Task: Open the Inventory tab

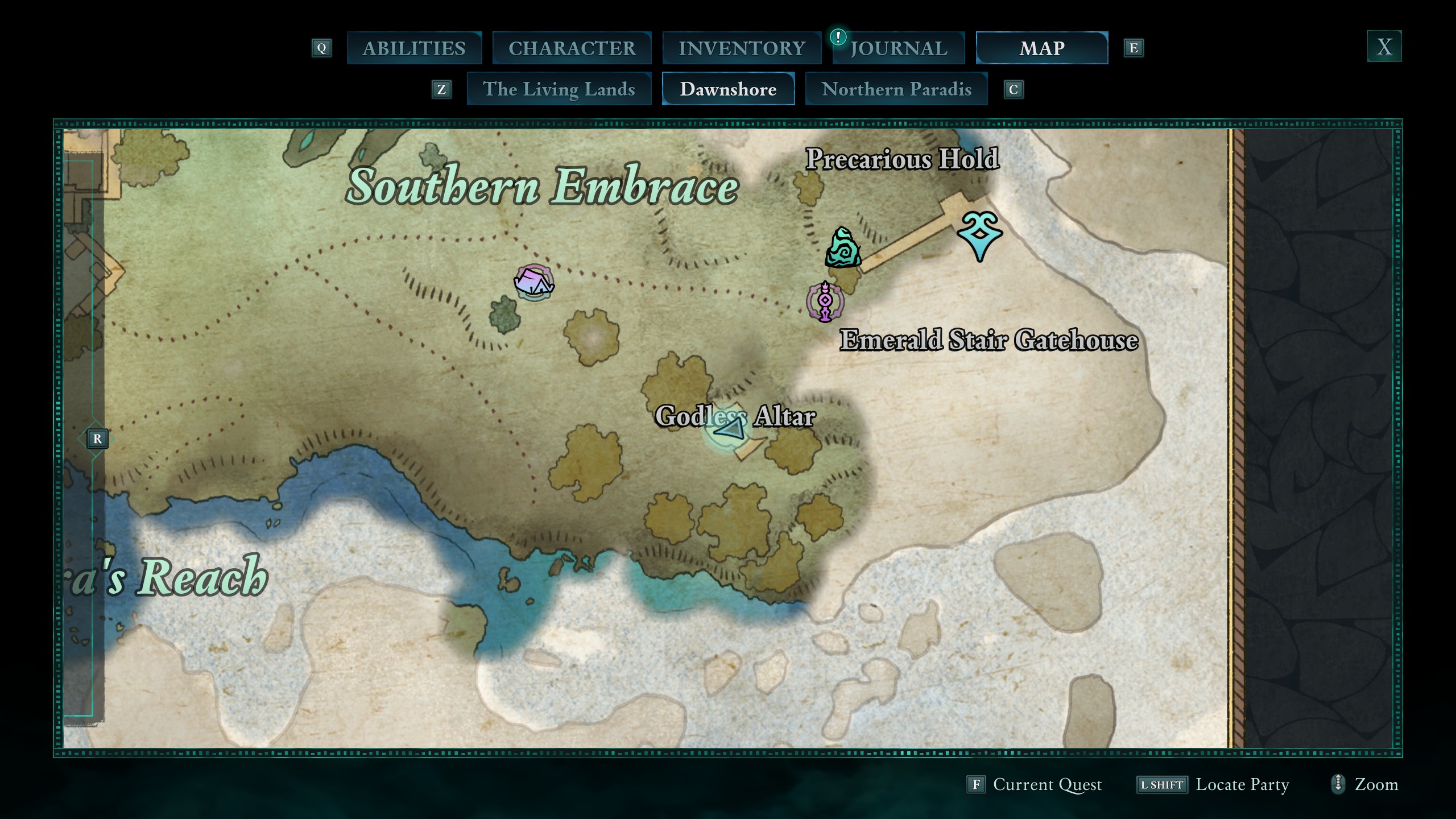Action: [x=742, y=48]
